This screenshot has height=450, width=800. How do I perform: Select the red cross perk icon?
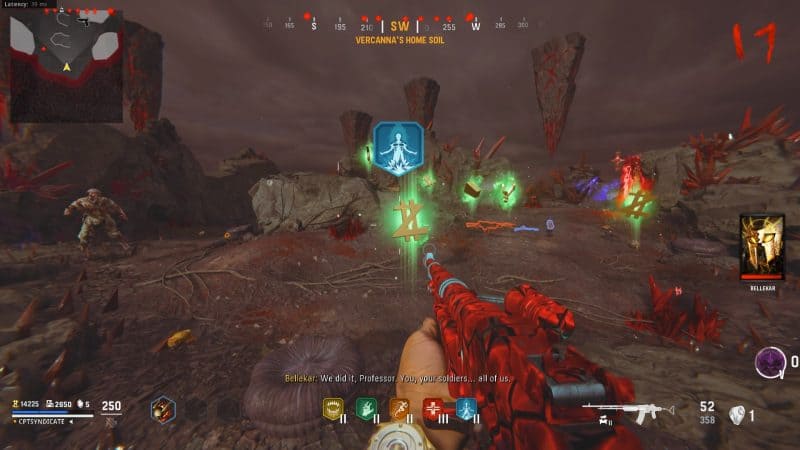click(433, 408)
